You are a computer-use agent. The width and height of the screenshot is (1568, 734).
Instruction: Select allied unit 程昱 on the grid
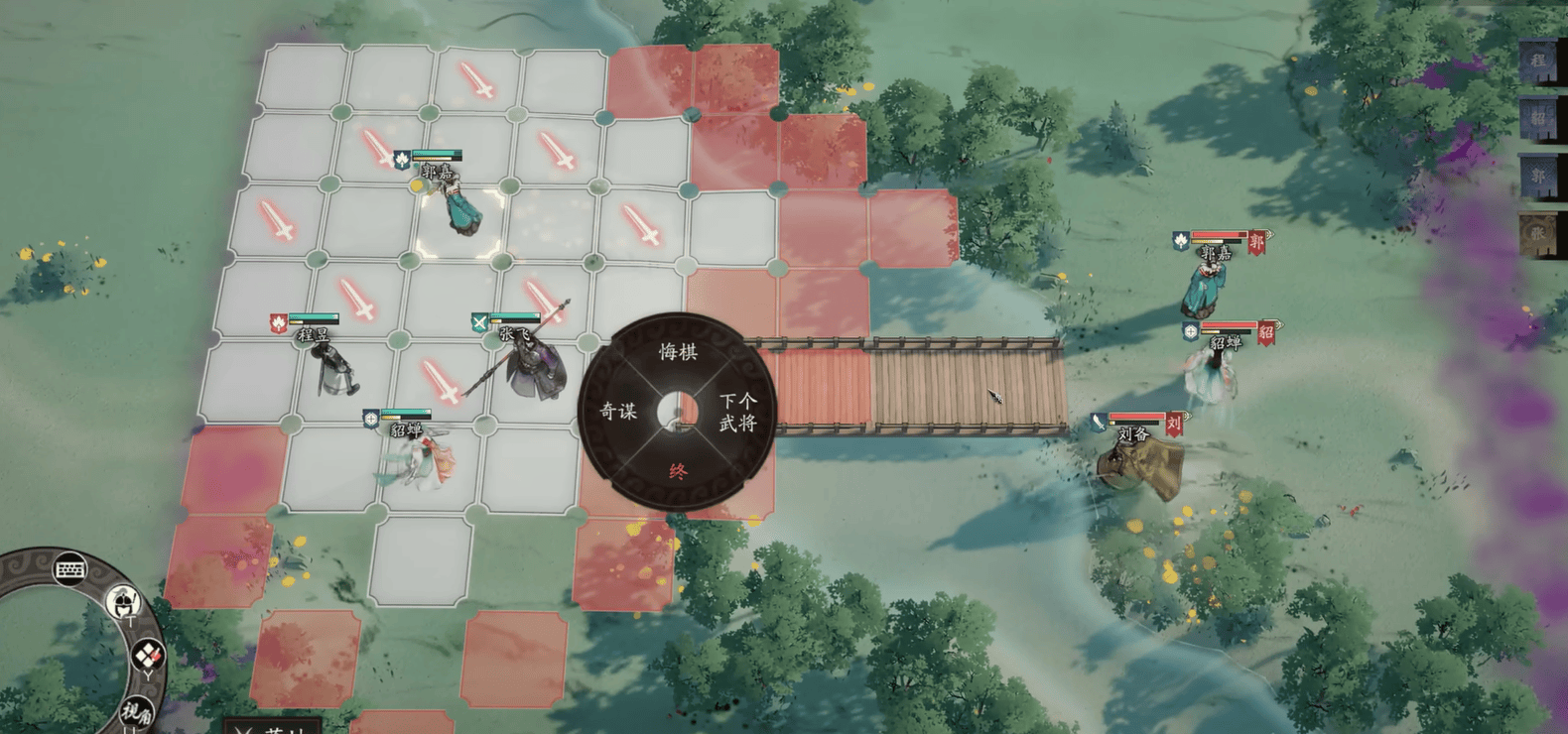pos(332,367)
